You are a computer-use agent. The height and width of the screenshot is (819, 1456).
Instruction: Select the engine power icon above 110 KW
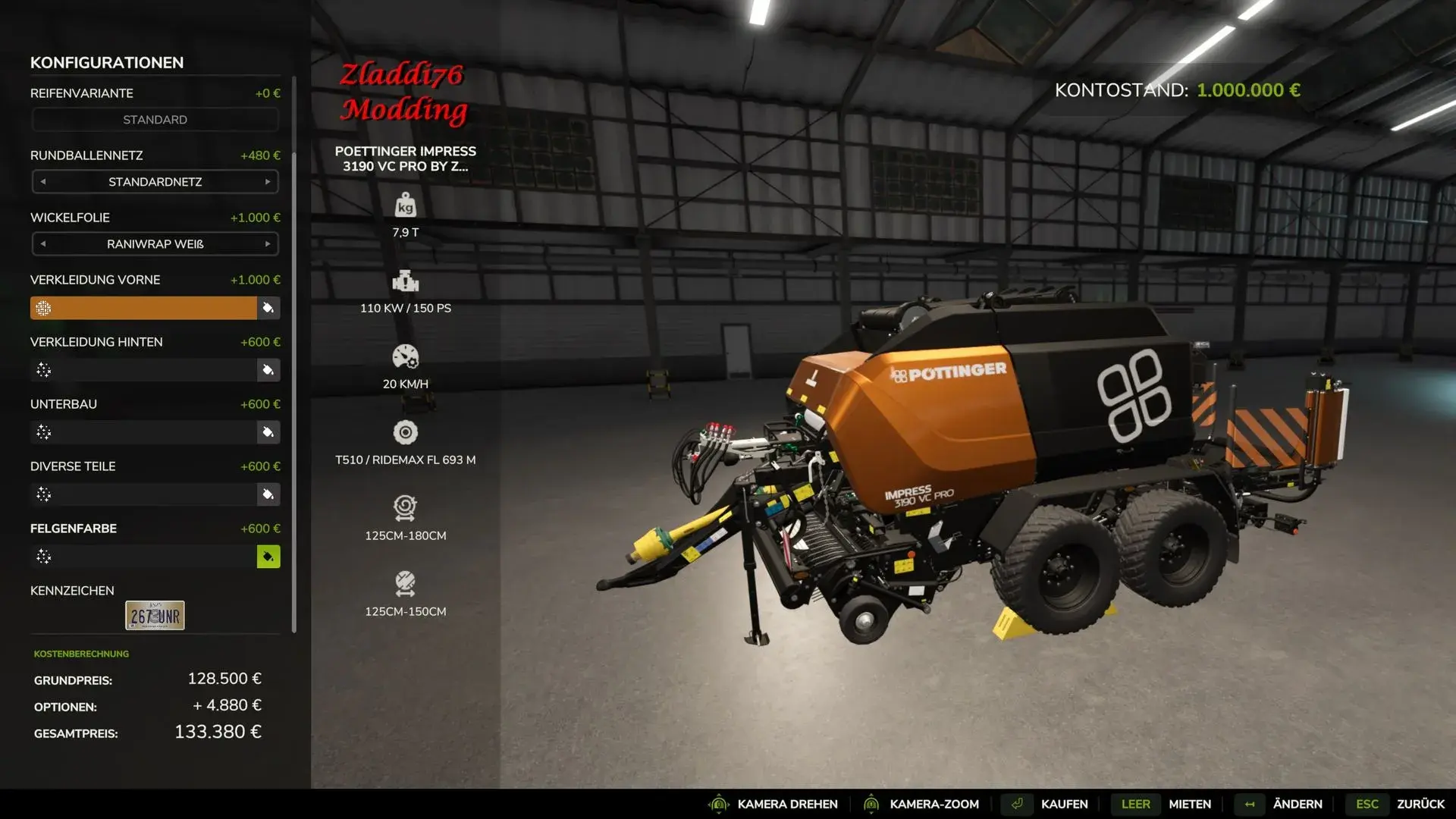tap(406, 282)
